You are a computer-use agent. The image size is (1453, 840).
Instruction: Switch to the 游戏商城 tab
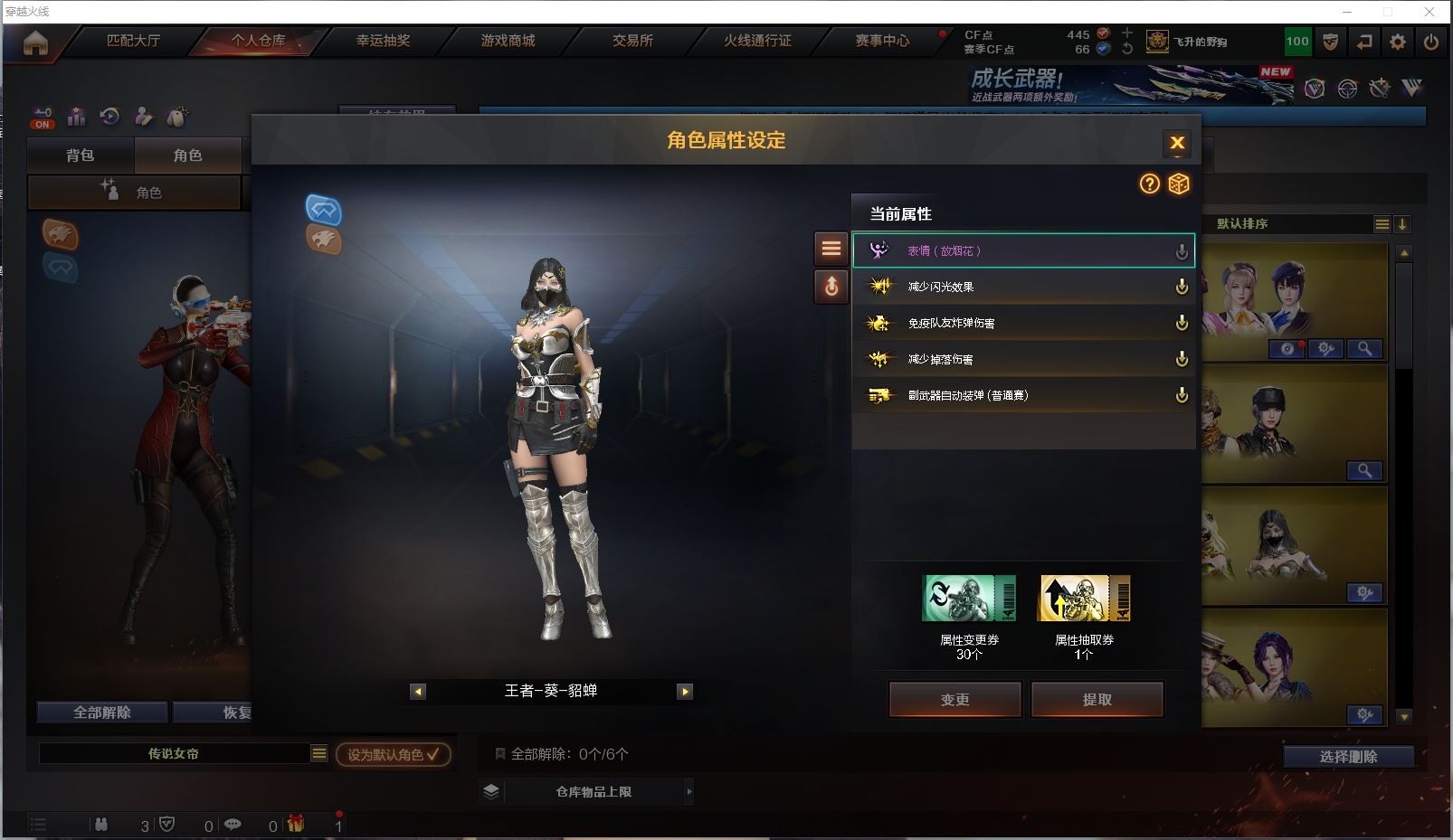point(508,41)
